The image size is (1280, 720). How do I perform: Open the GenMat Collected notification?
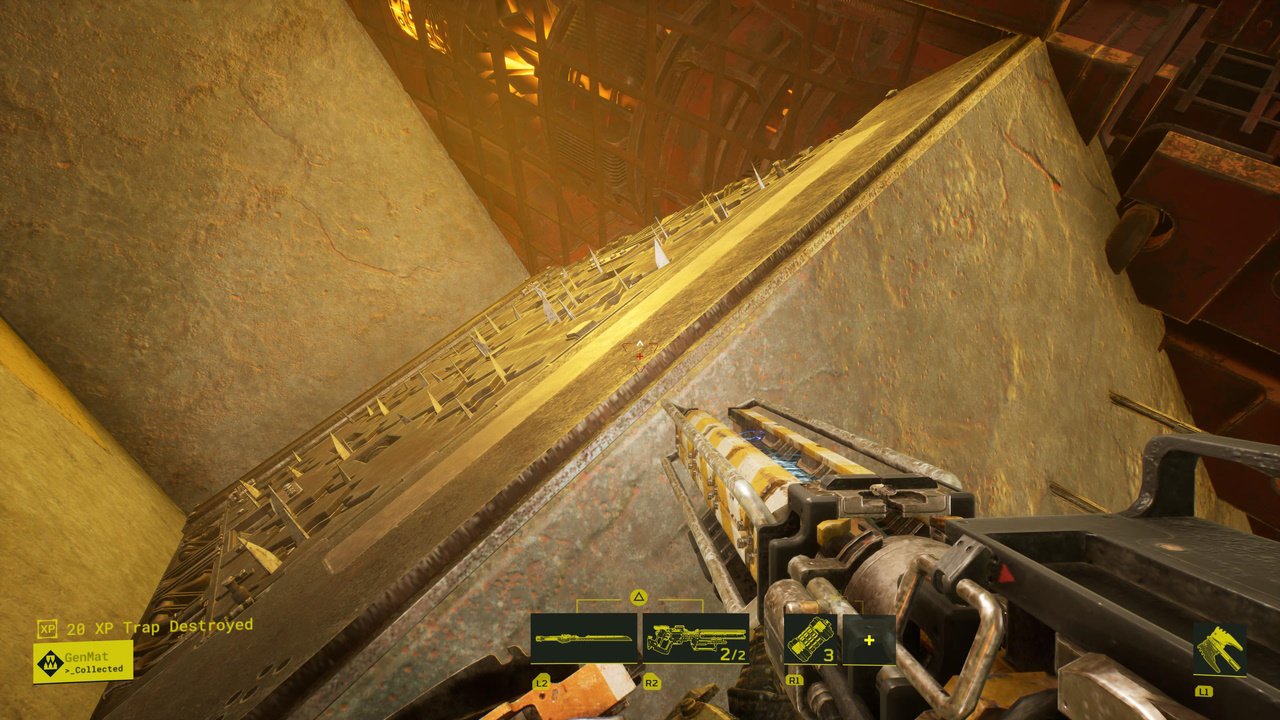click(83, 662)
